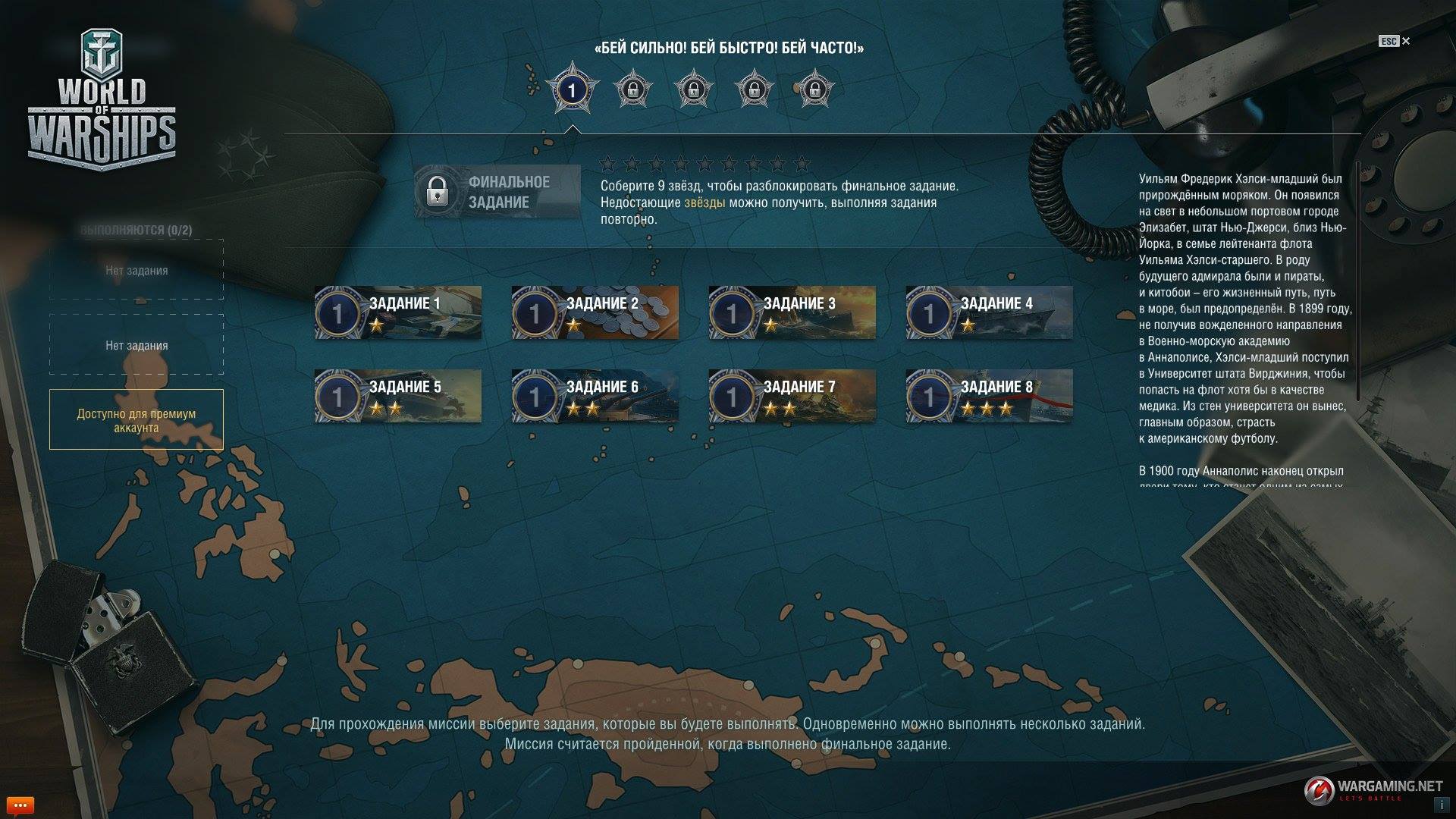Open the Задание 4 tile
Viewport: 1456px width, 819px height.
[x=990, y=312]
